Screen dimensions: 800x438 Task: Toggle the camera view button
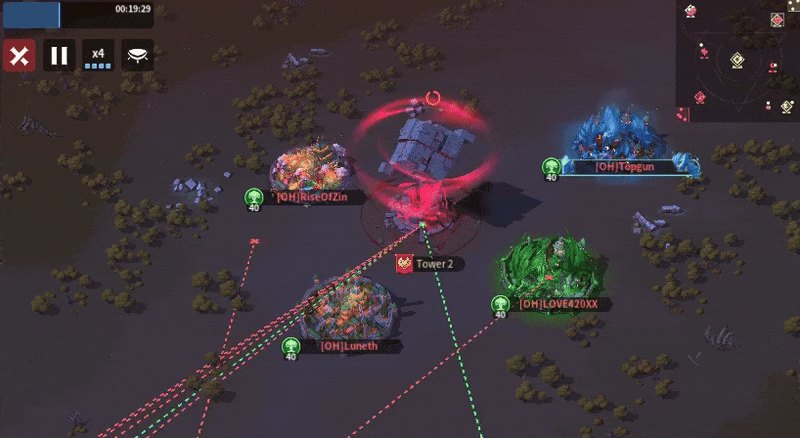point(138,55)
